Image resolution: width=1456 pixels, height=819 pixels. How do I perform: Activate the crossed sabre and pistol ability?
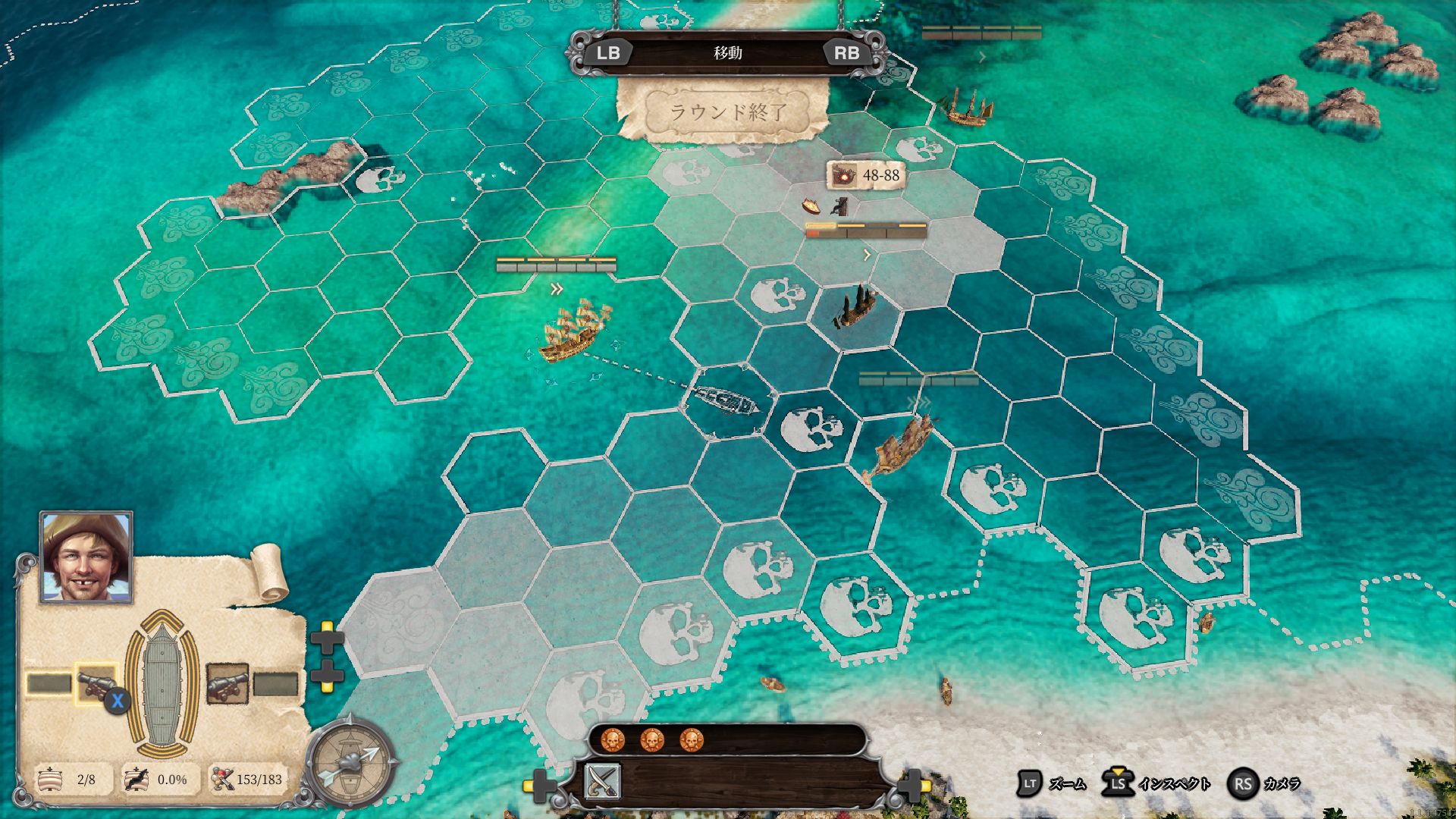point(603,782)
